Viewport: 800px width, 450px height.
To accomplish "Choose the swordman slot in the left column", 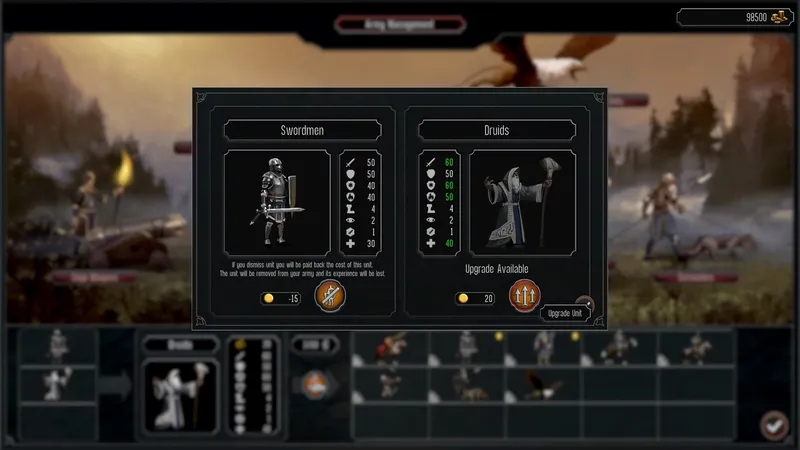I will [x=59, y=346].
